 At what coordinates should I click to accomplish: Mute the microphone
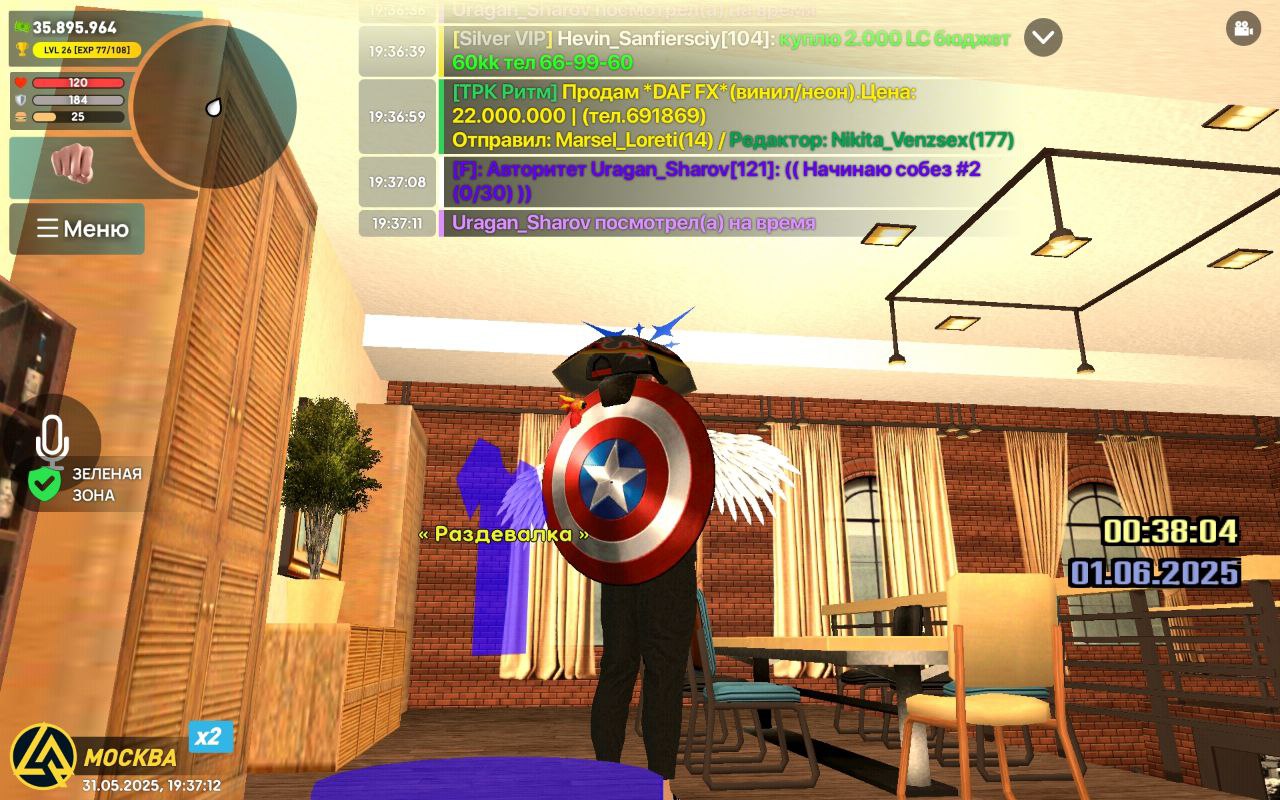(x=53, y=435)
